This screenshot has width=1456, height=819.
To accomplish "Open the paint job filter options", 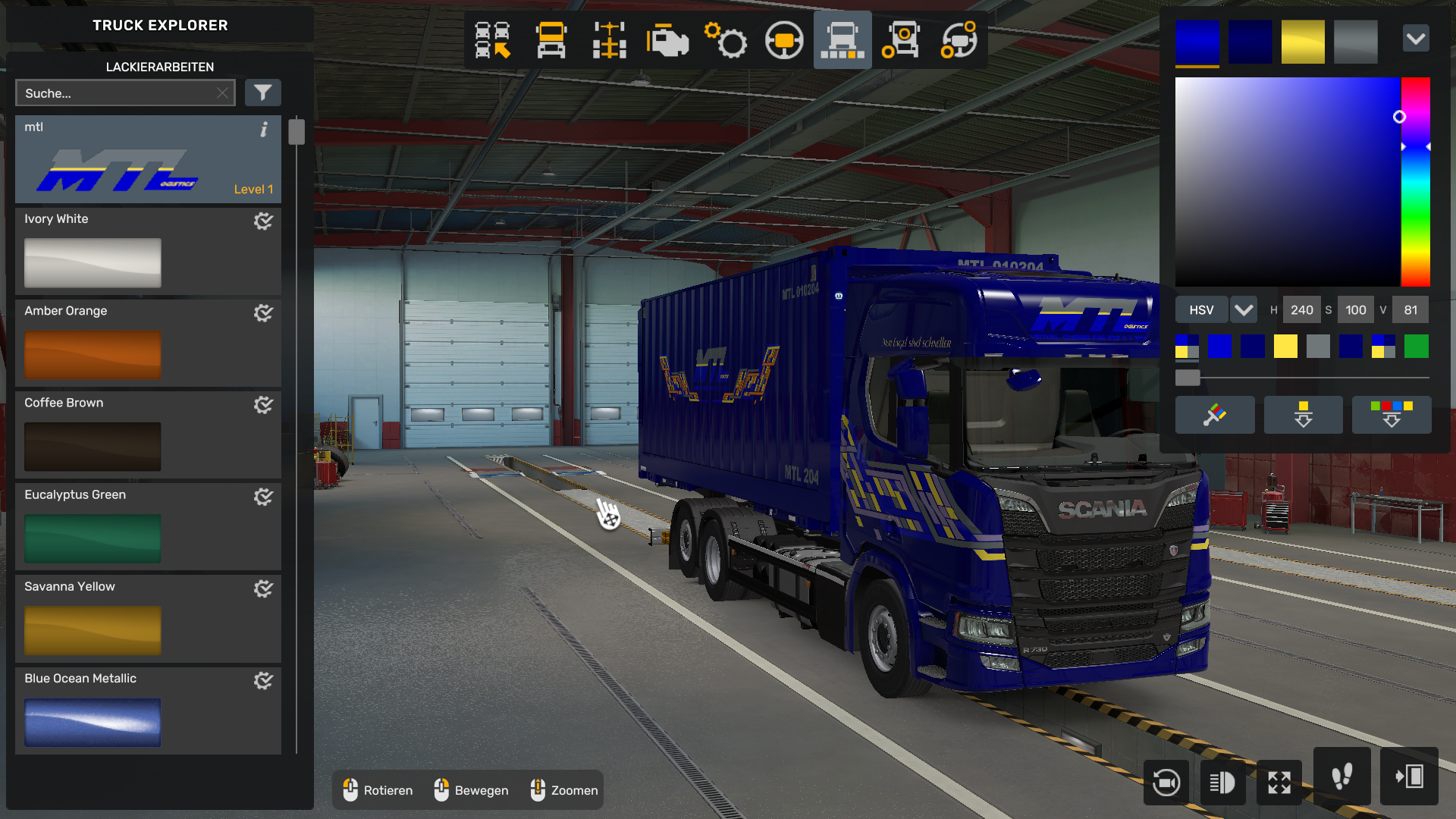I will tap(263, 93).
